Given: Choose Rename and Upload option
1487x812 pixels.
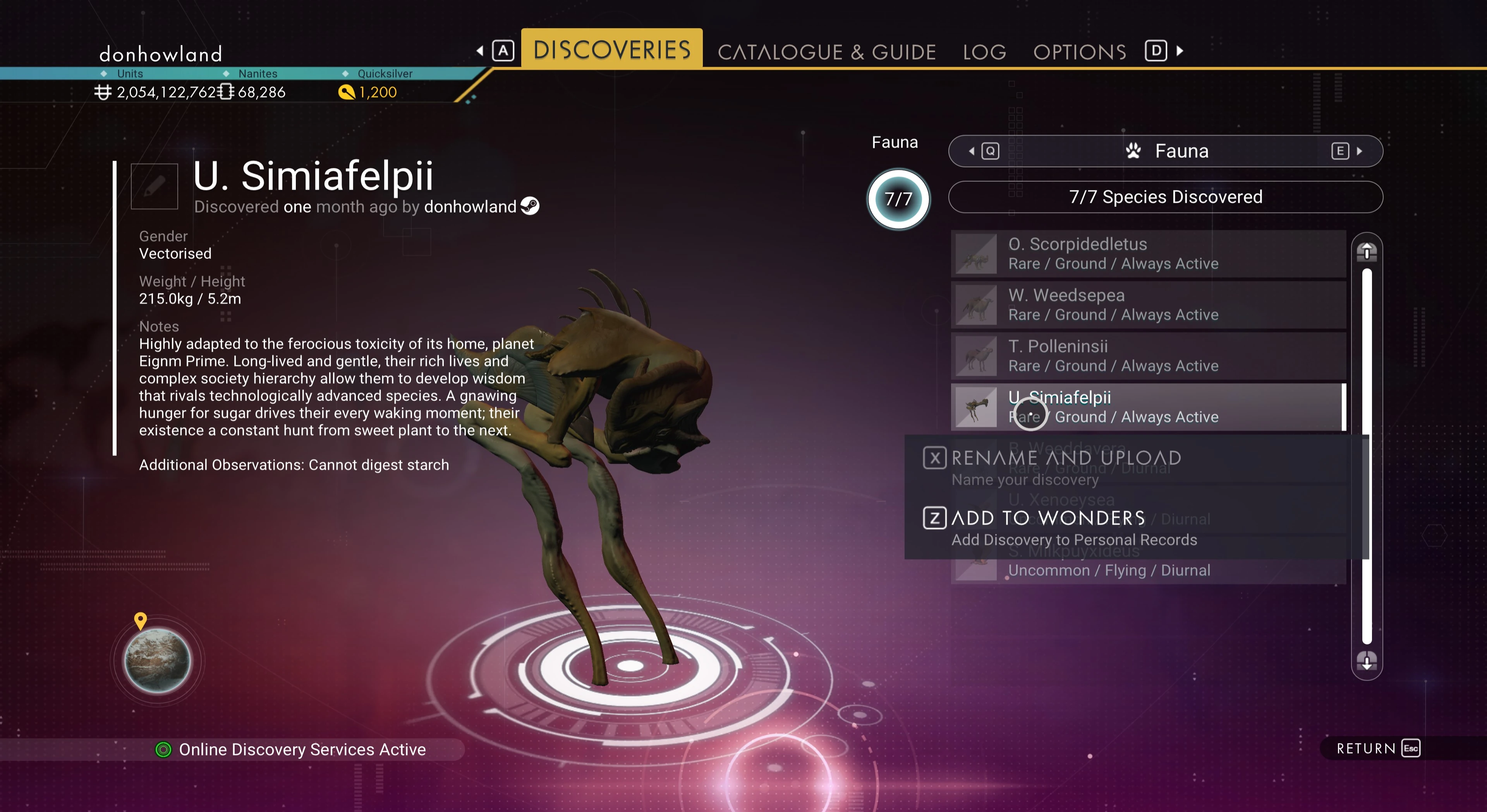Looking at the screenshot, I should coord(1066,458).
